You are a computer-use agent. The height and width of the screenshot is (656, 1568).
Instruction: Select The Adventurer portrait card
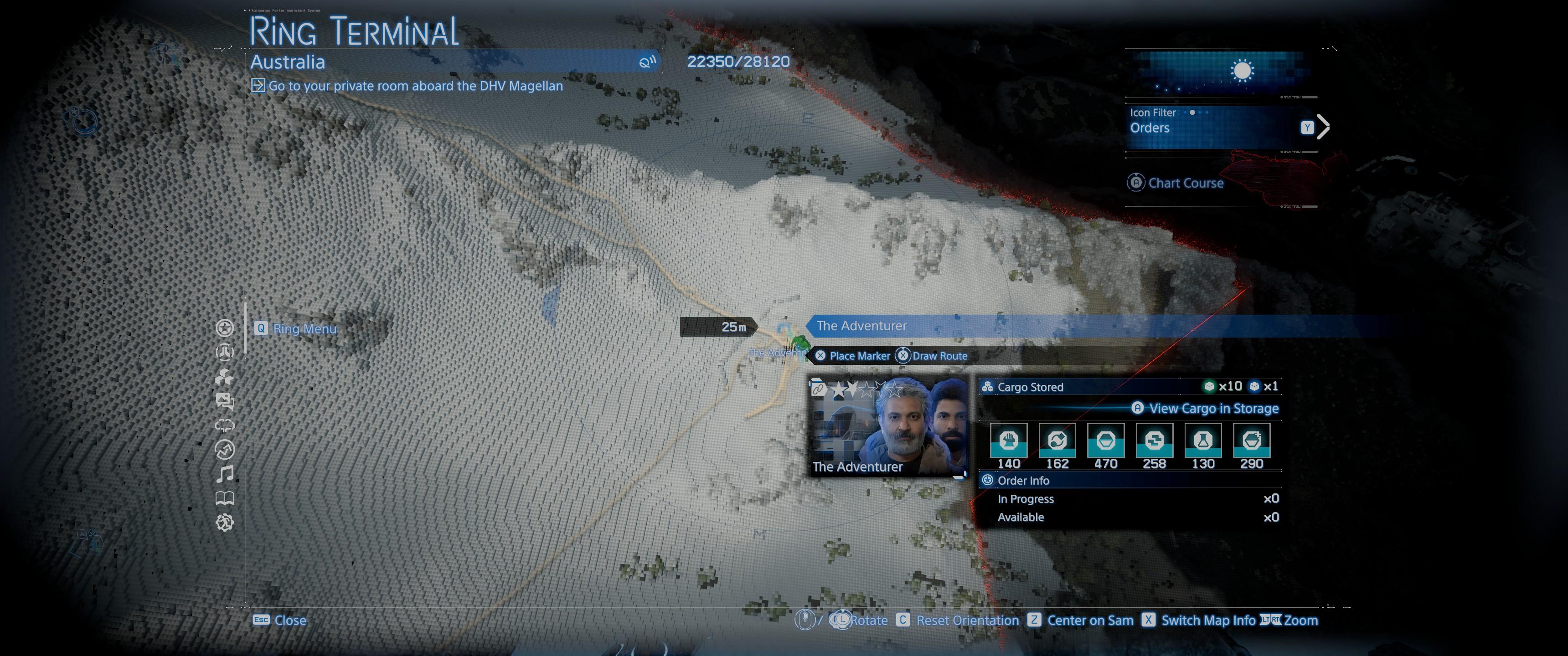887,427
